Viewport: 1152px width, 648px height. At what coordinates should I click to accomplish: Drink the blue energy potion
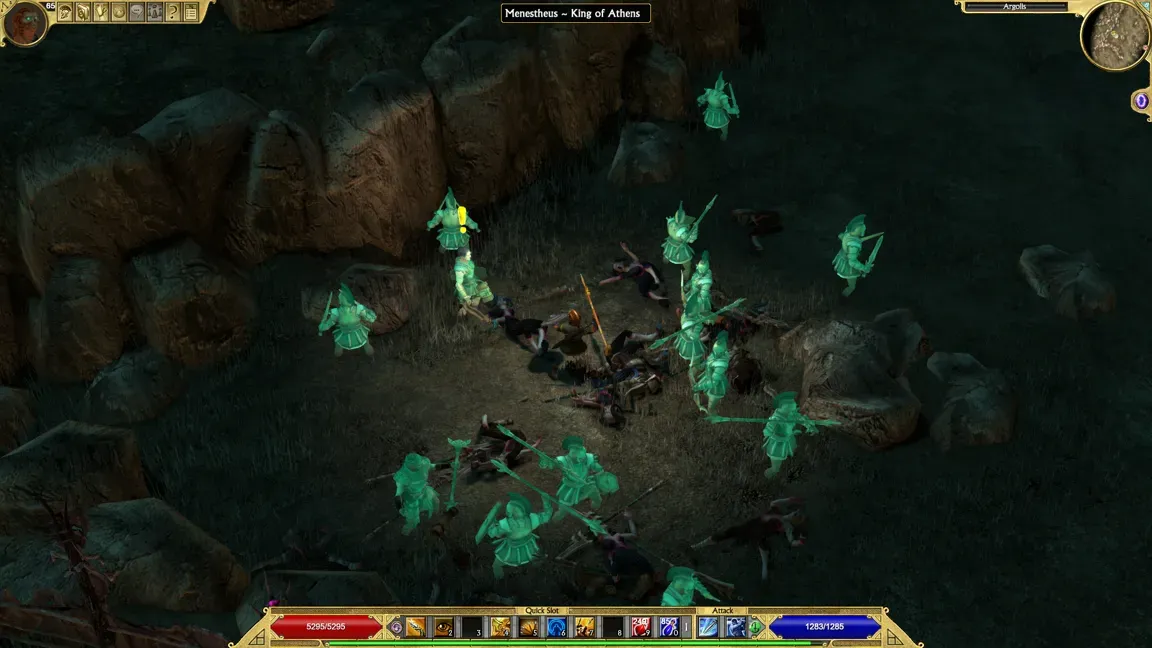tap(669, 627)
